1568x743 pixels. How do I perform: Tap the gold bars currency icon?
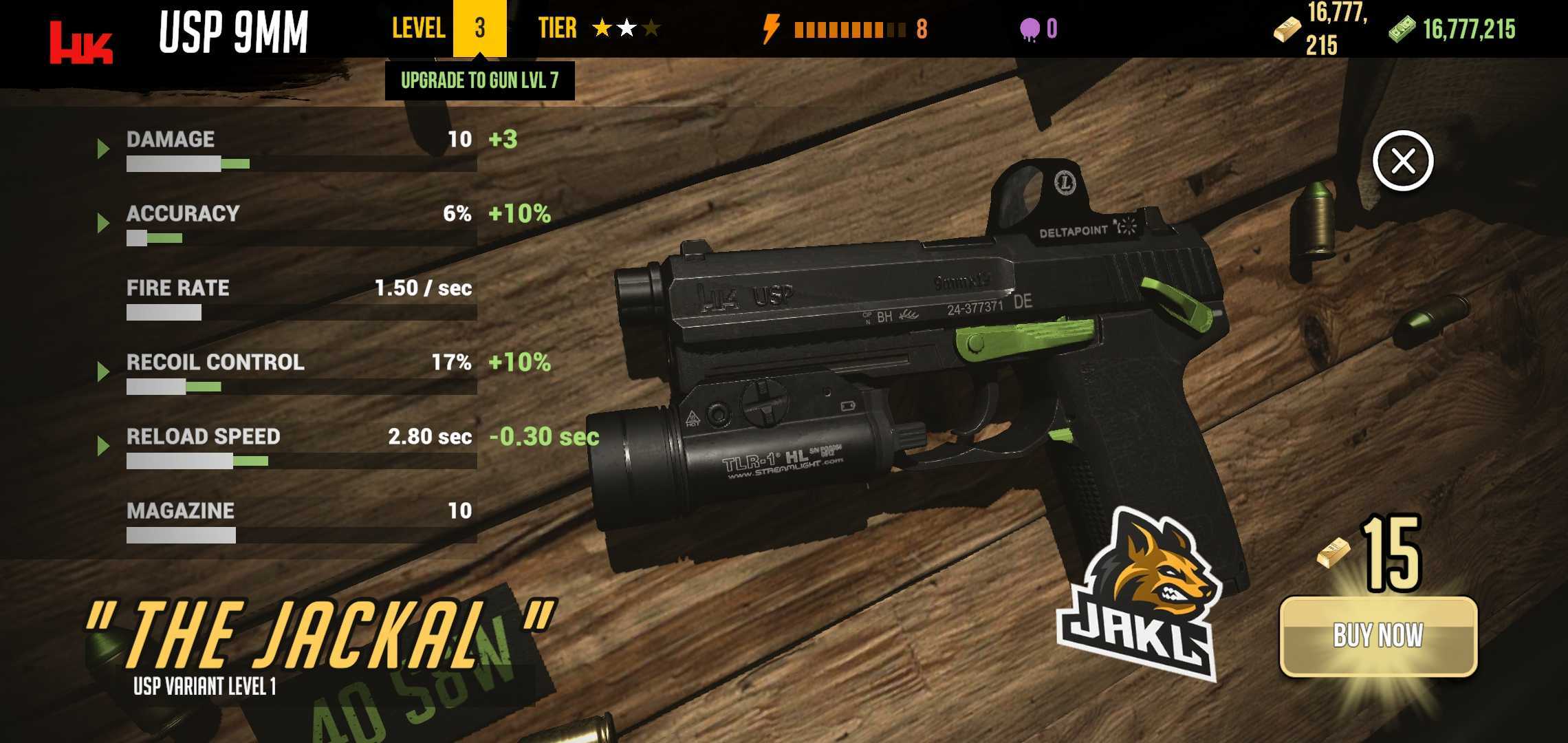[1287, 30]
